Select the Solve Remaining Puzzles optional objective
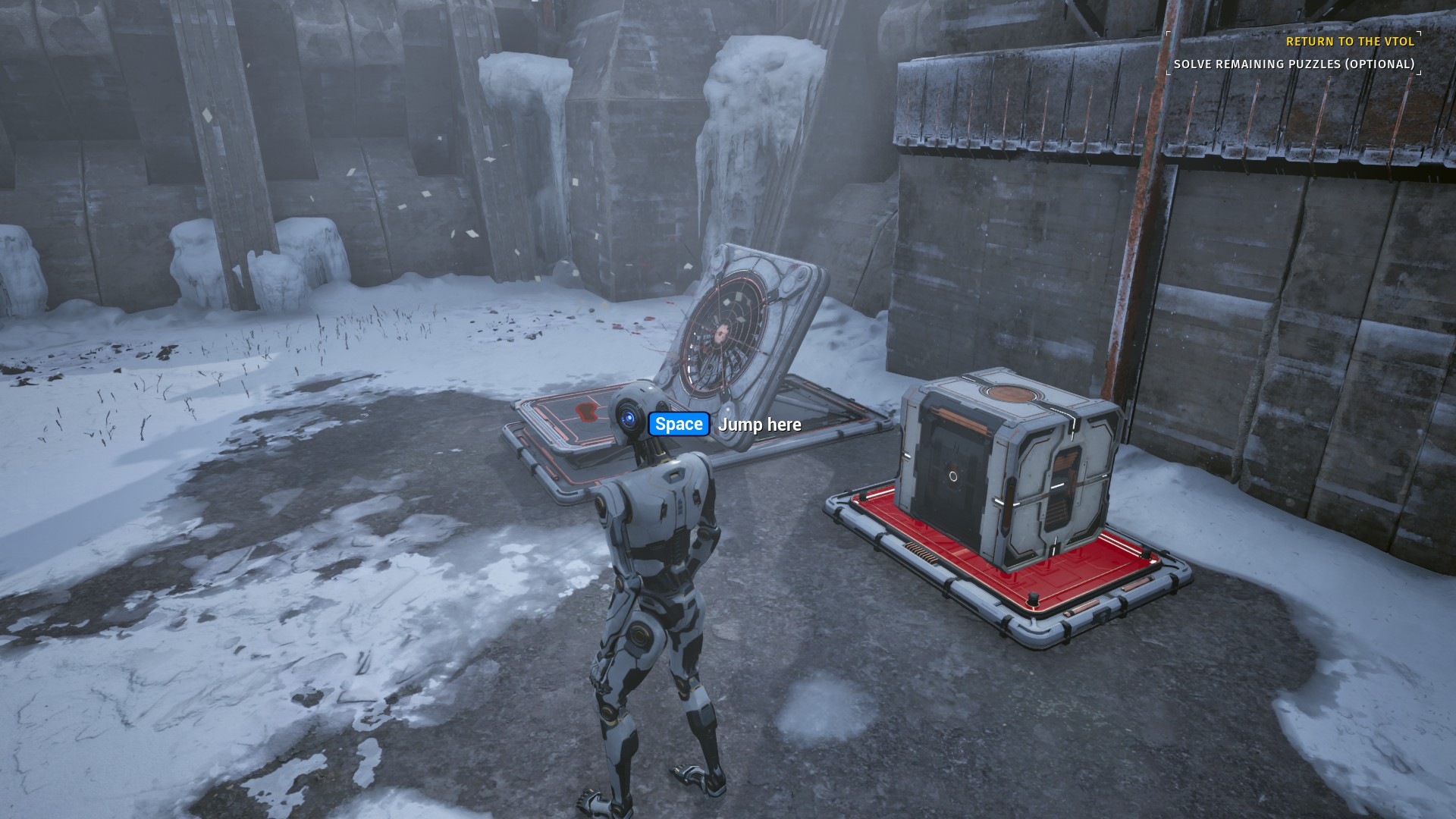Image resolution: width=1456 pixels, height=819 pixels. [x=1294, y=64]
